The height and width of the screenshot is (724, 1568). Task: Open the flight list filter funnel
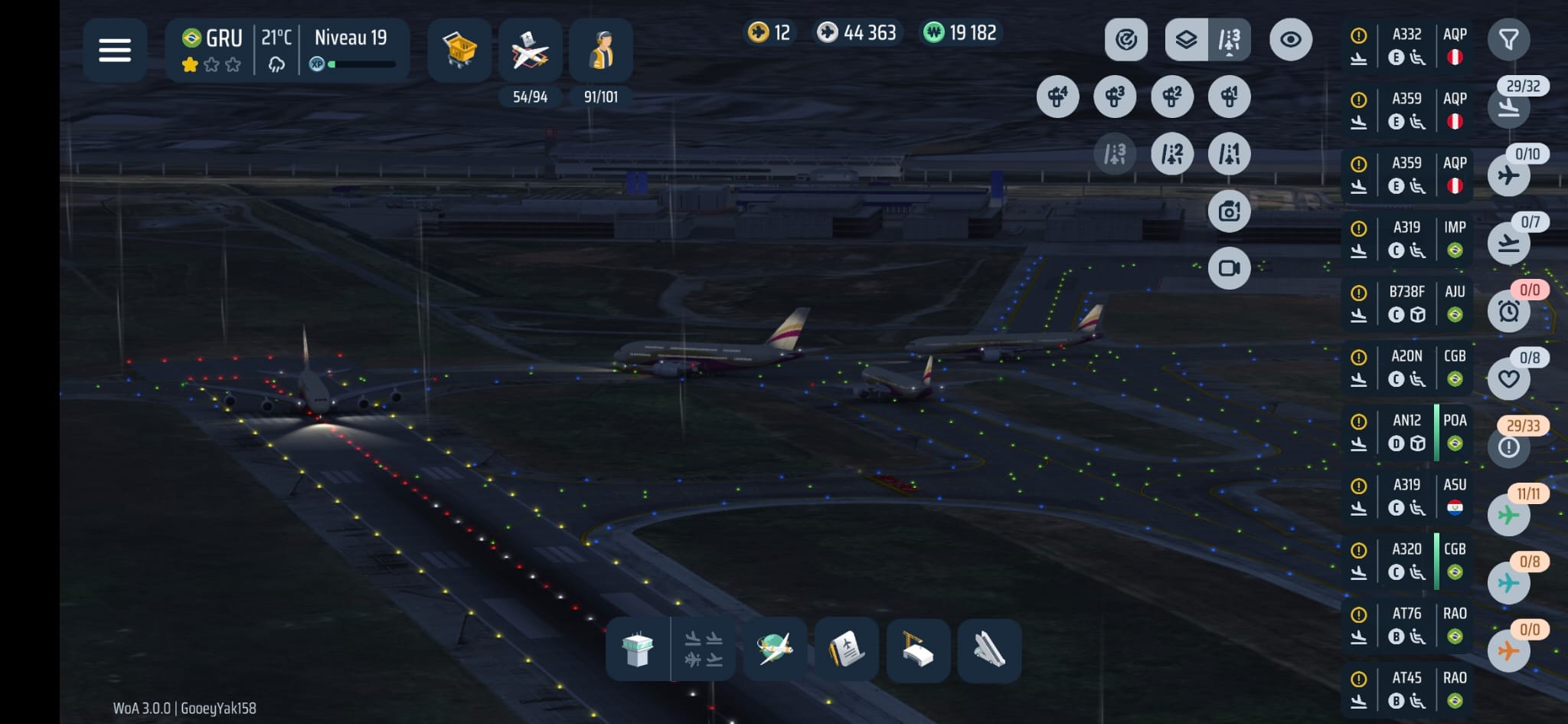1508,40
